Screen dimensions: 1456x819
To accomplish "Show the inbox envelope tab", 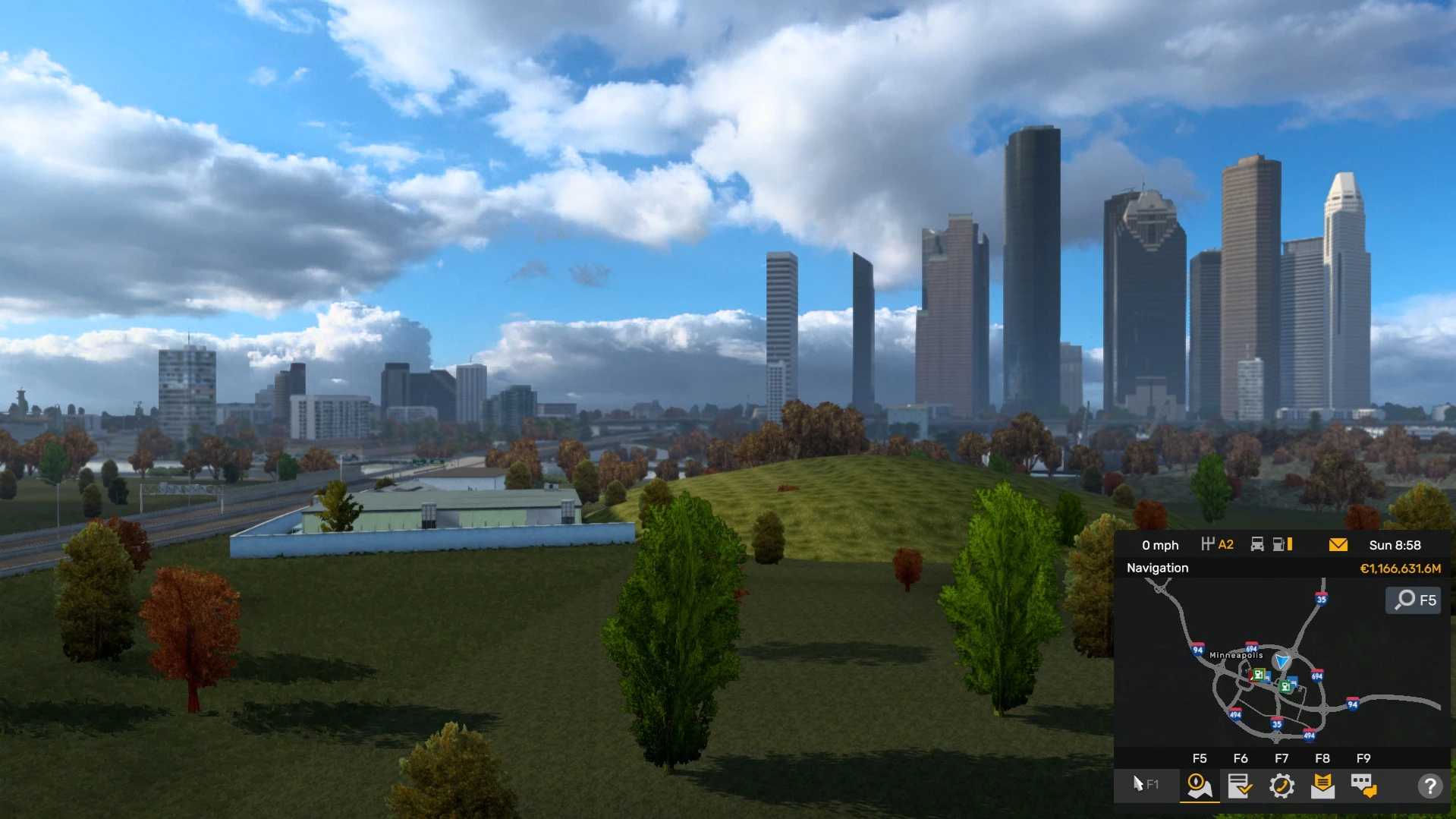I will (x=1322, y=786).
